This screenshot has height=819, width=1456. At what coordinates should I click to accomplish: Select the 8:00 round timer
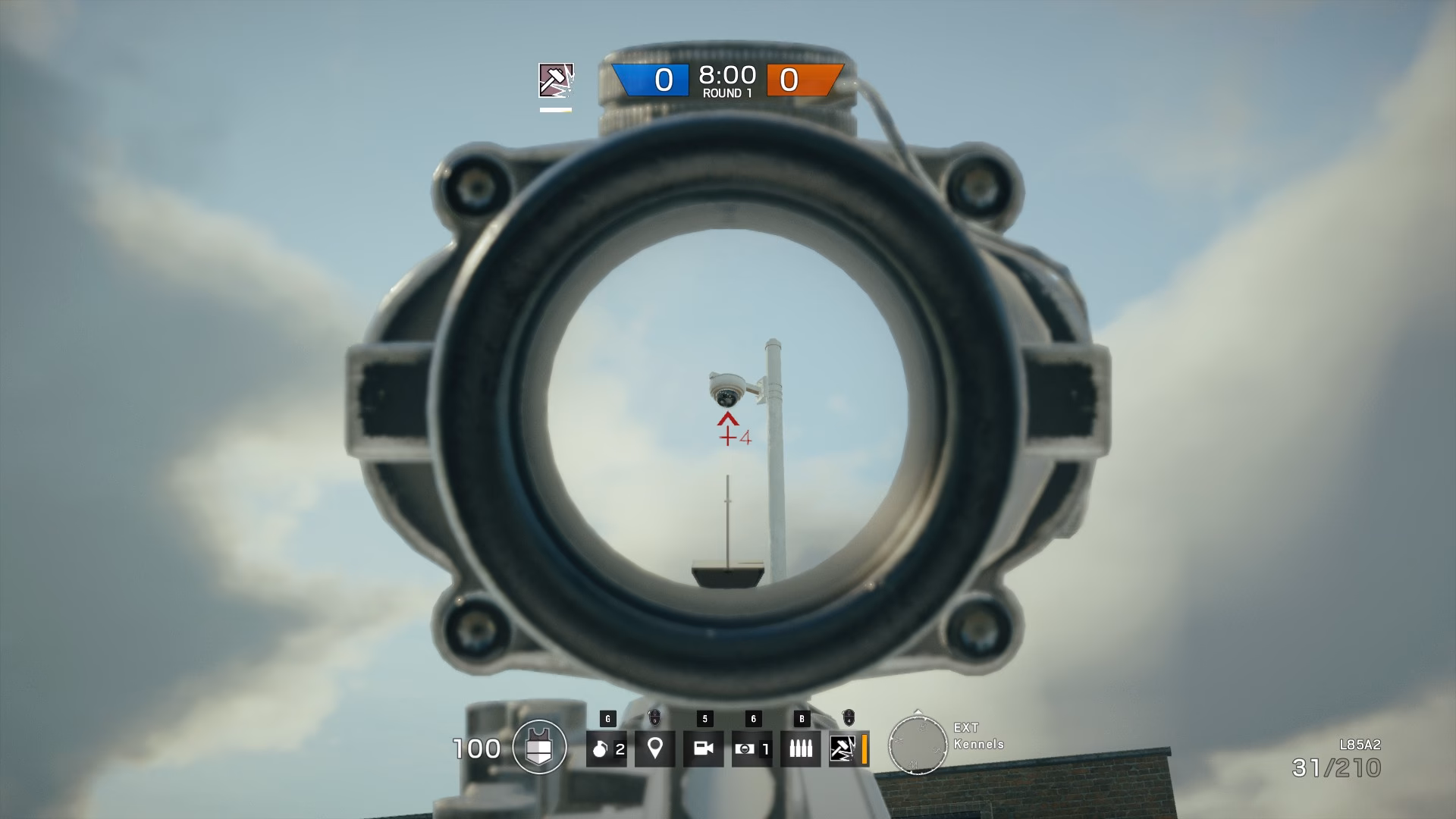727,74
